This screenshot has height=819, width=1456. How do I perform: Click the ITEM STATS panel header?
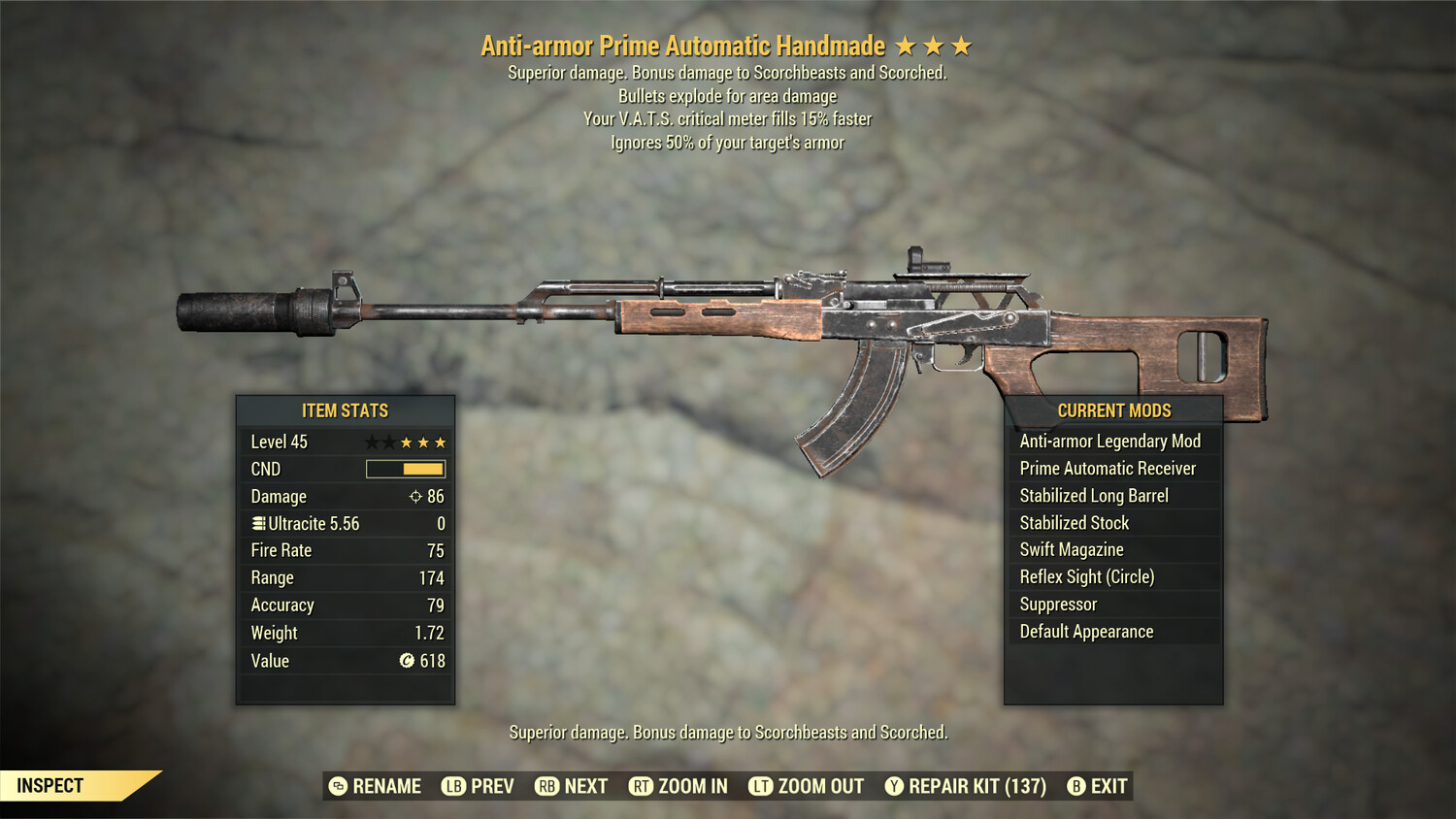345,410
